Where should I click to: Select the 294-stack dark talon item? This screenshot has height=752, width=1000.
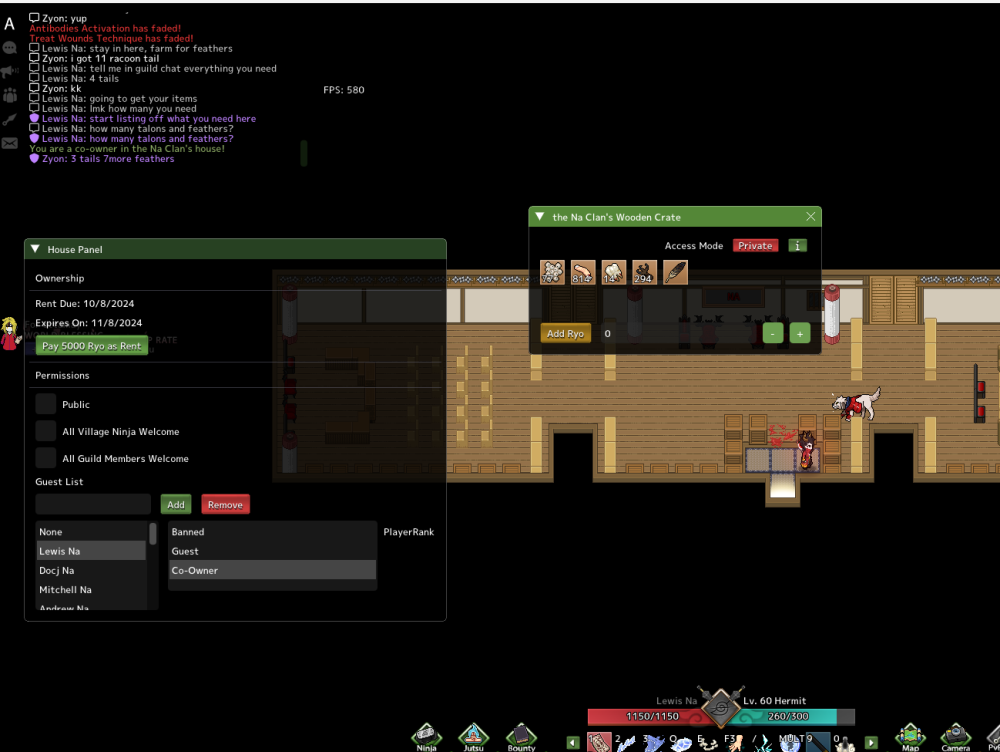[x=644, y=272]
